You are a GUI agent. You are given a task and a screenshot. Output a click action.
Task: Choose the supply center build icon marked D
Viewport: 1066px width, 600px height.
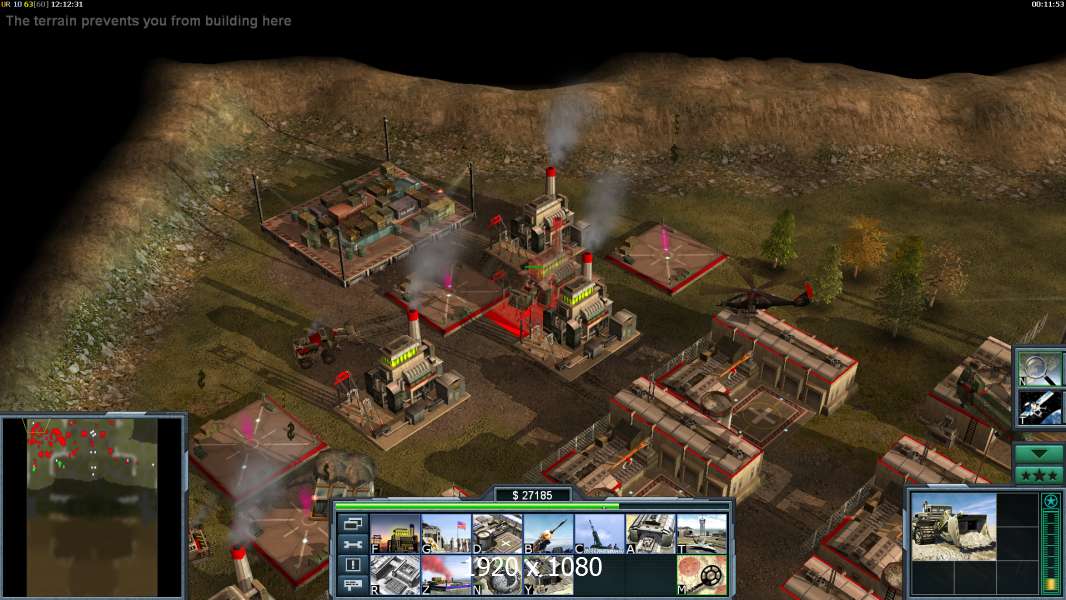tap(497, 534)
